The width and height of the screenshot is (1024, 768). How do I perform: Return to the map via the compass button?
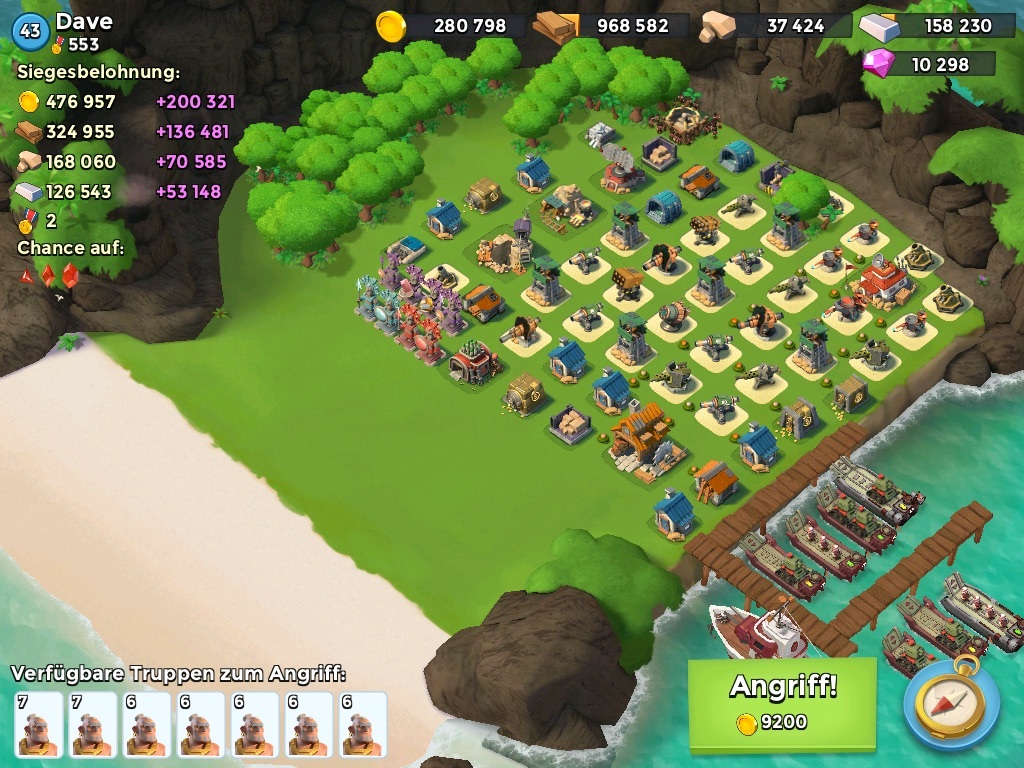click(951, 702)
